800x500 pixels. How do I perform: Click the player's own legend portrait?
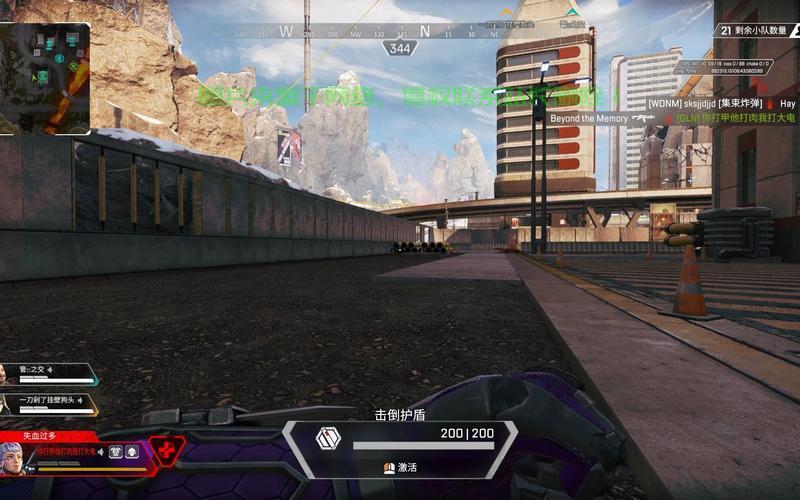point(13,459)
